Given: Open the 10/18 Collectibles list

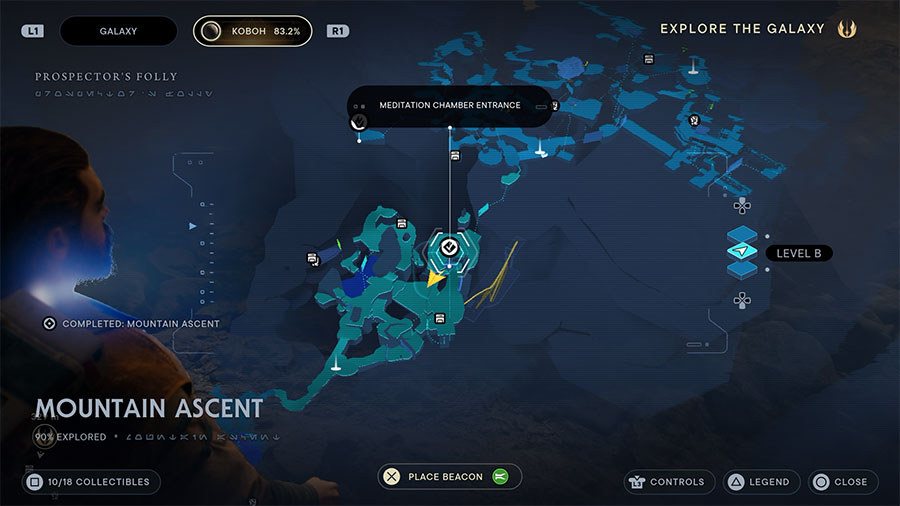Looking at the screenshot, I should click(90, 482).
